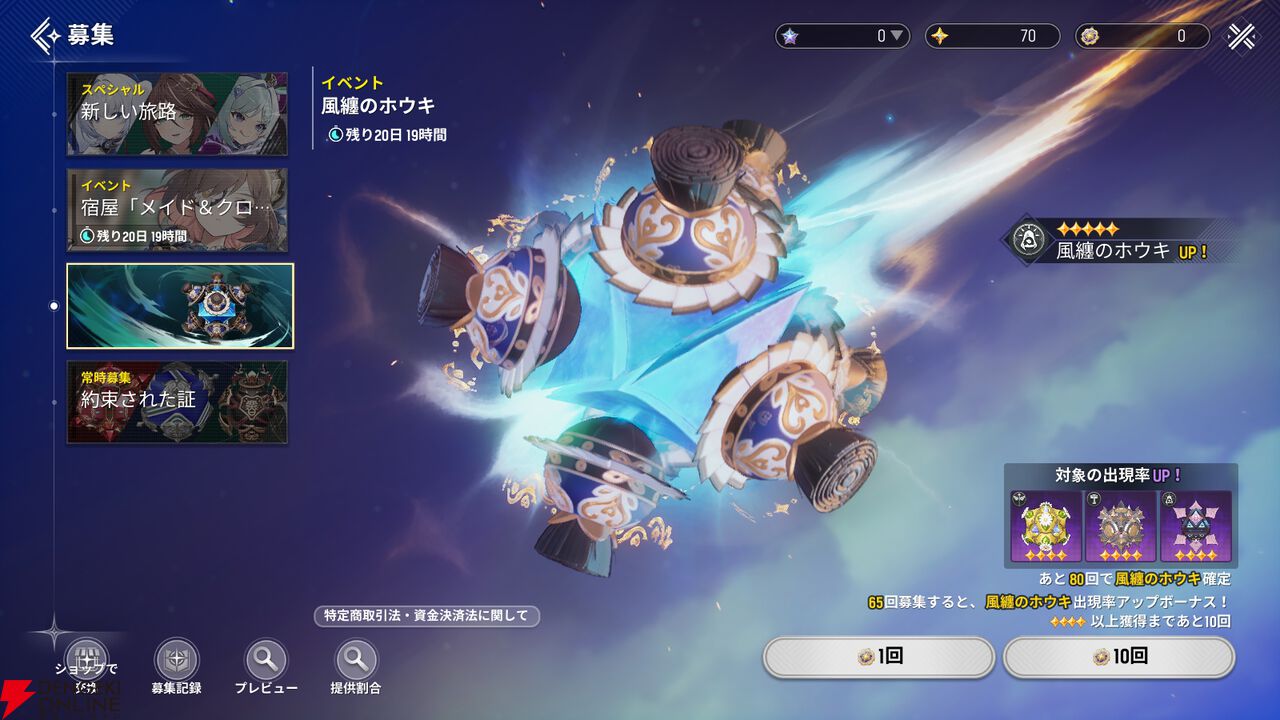Select the 新しい旅路 special banner
The image size is (1280, 720).
(177, 114)
